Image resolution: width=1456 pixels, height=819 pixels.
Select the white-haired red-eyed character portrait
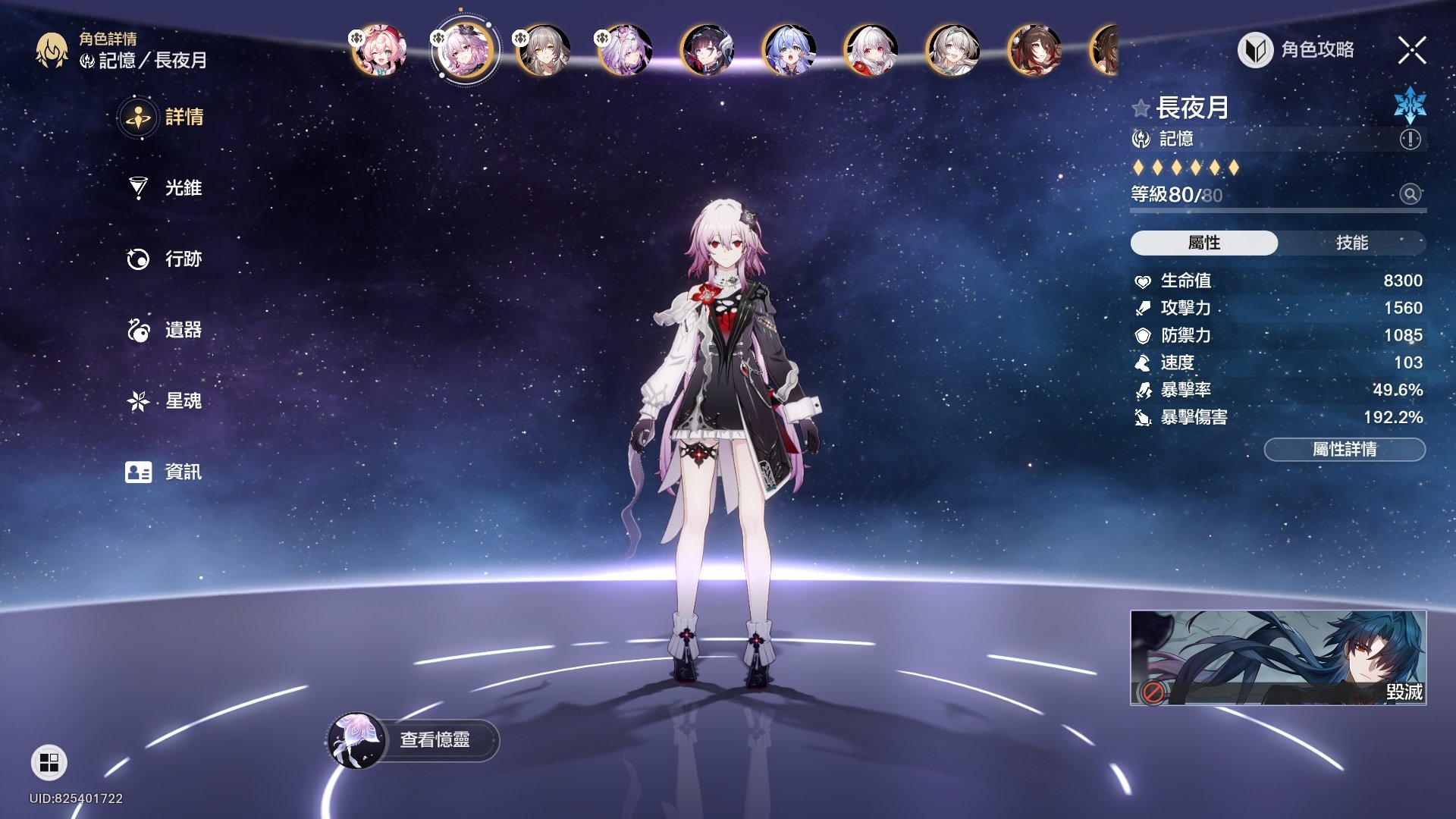[x=871, y=50]
